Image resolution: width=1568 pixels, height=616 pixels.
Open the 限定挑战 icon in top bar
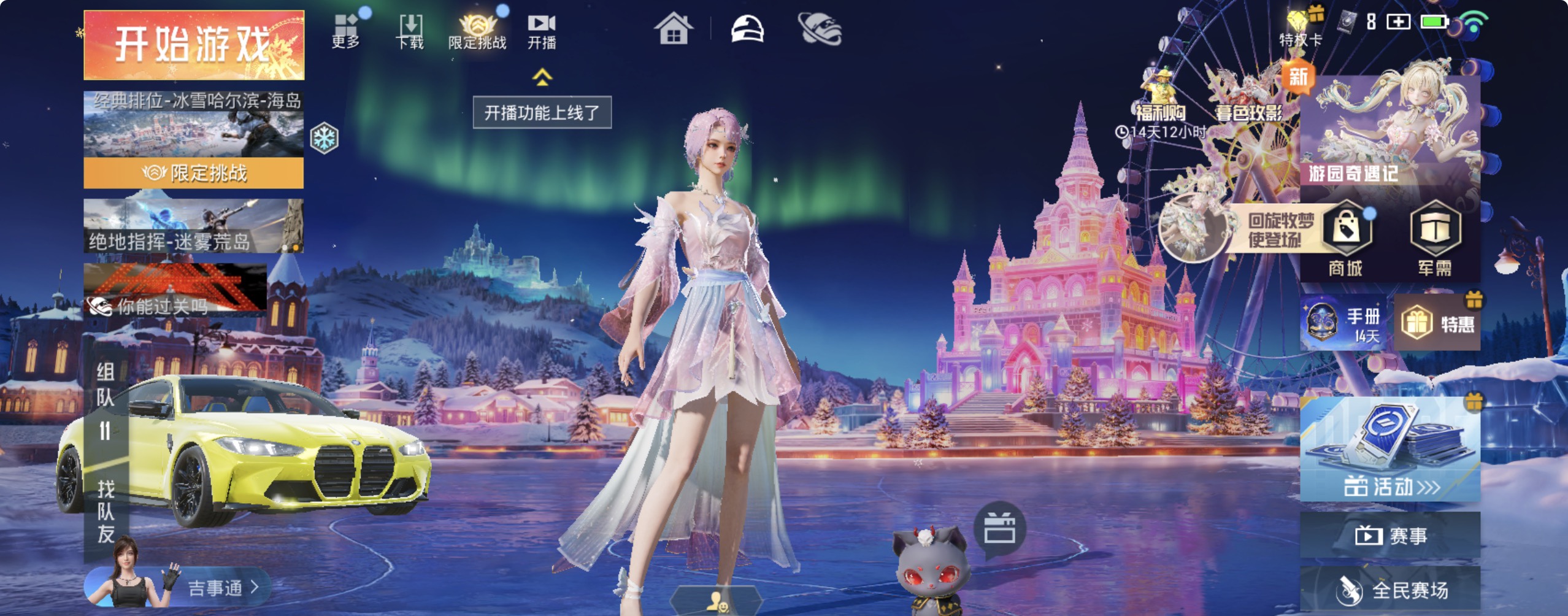pyautogui.click(x=477, y=31)
